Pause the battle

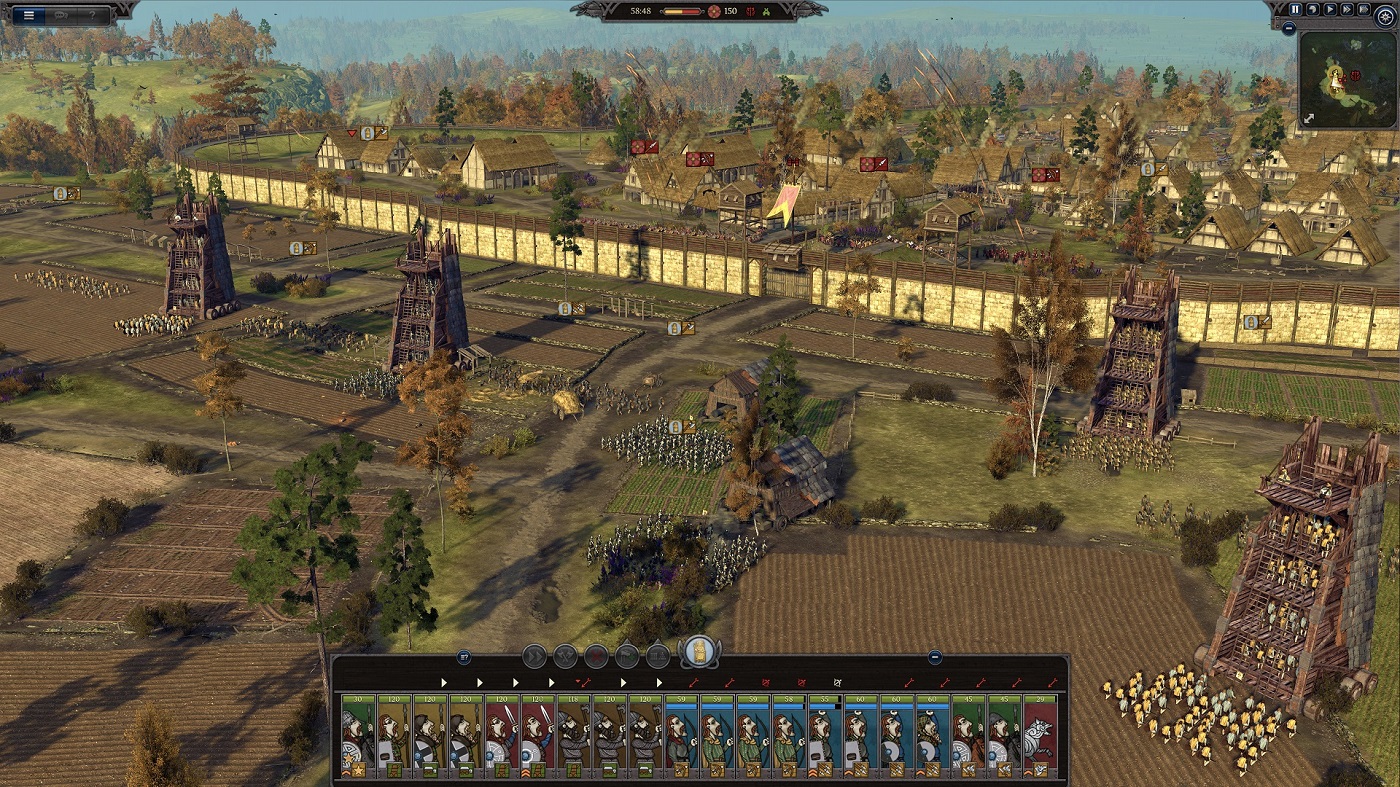[1296, 9]
